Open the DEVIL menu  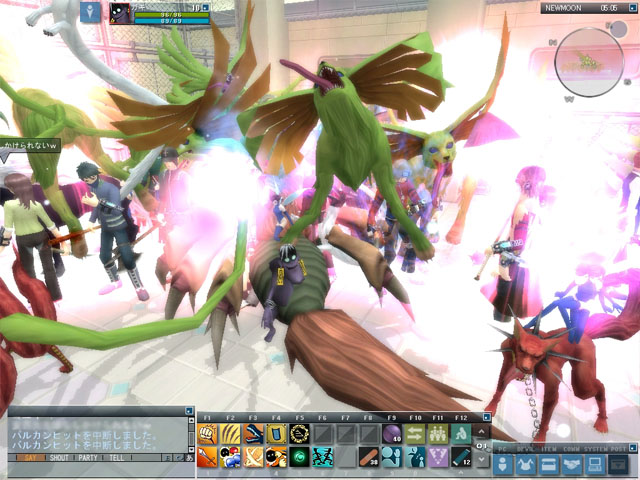[x=526, y=464]
